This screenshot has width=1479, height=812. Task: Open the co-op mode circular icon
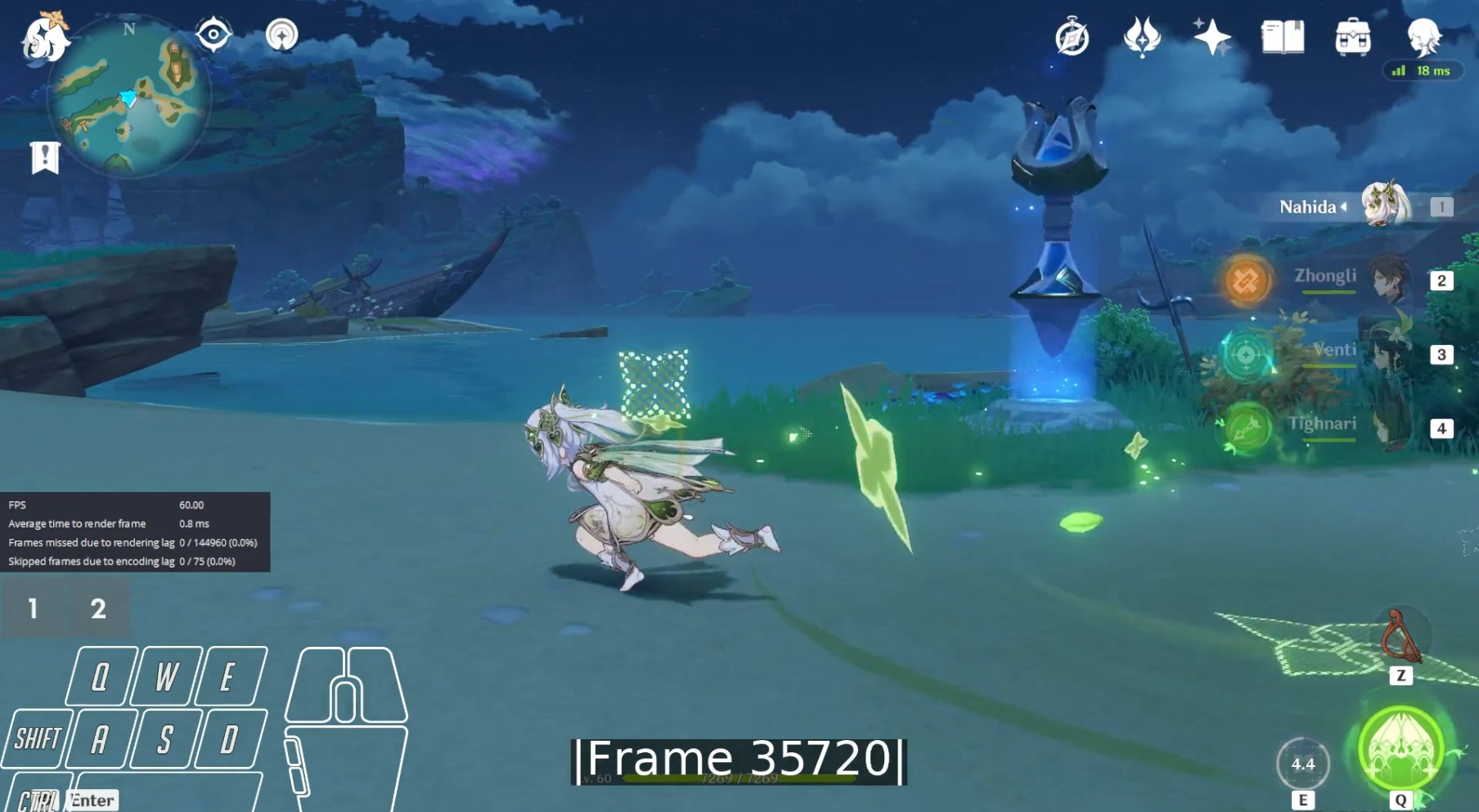pos(281,35)
